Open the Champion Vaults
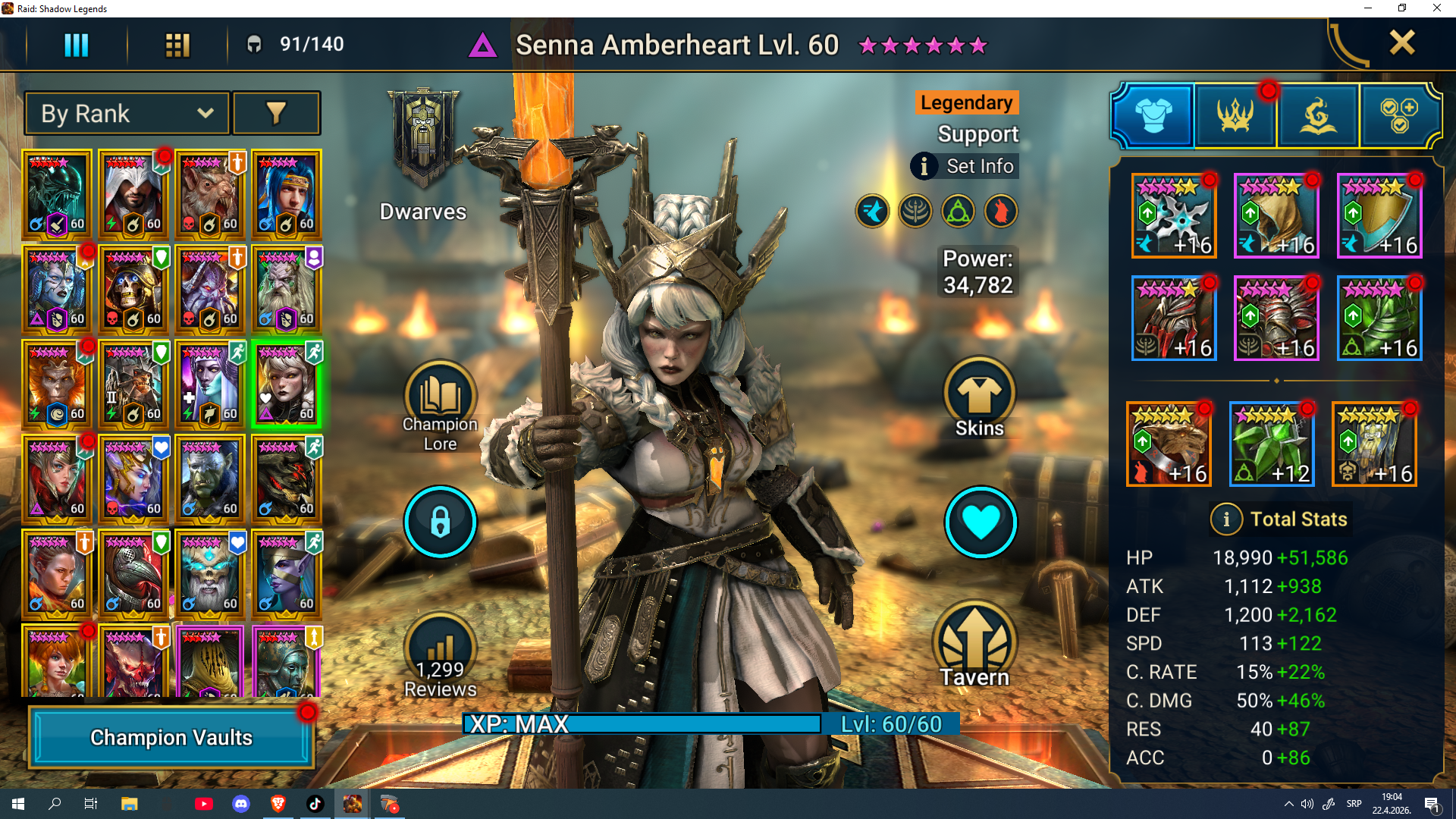 tap(171, 737)
